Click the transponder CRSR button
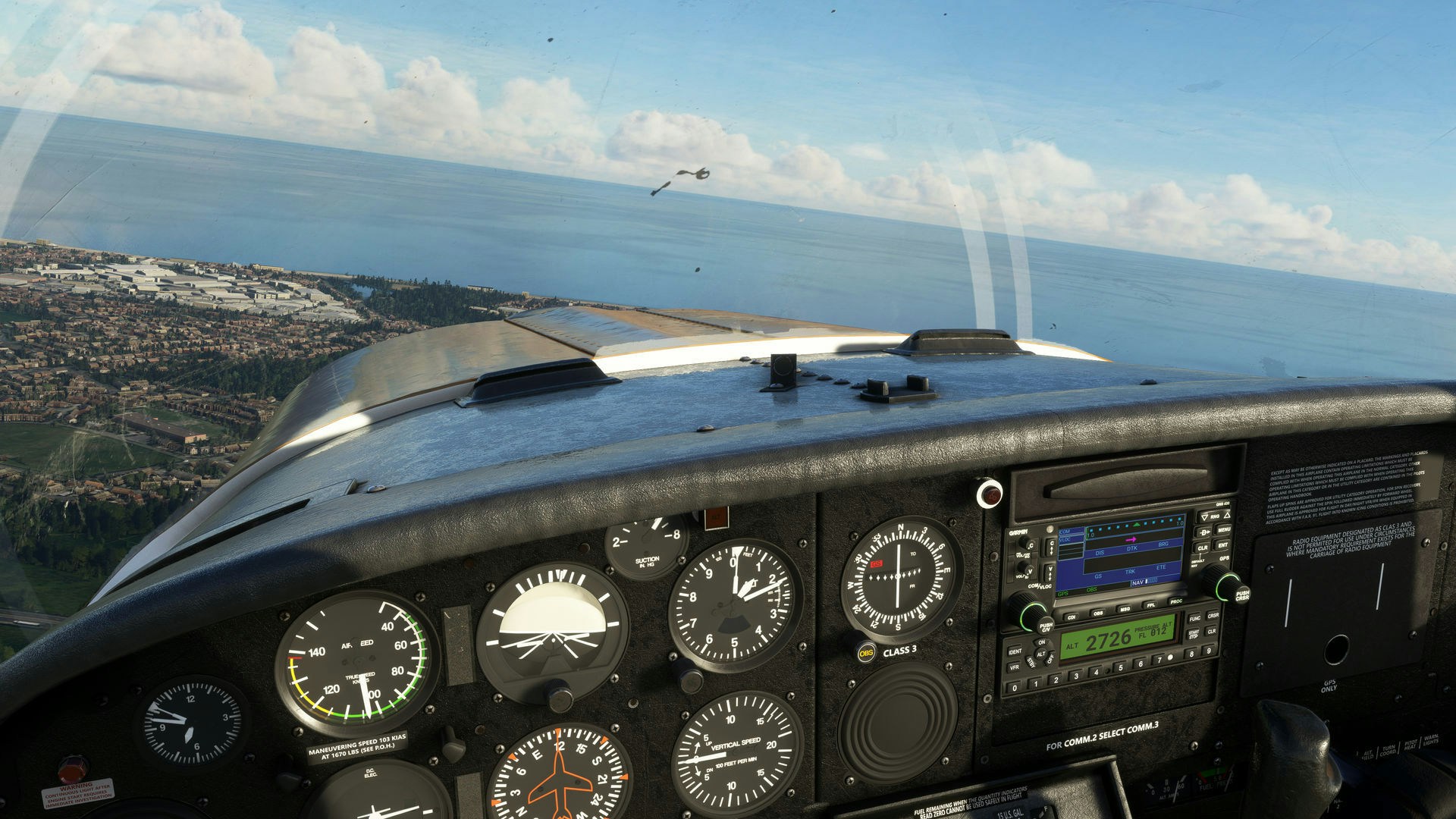 click(x=1212, y=615)
